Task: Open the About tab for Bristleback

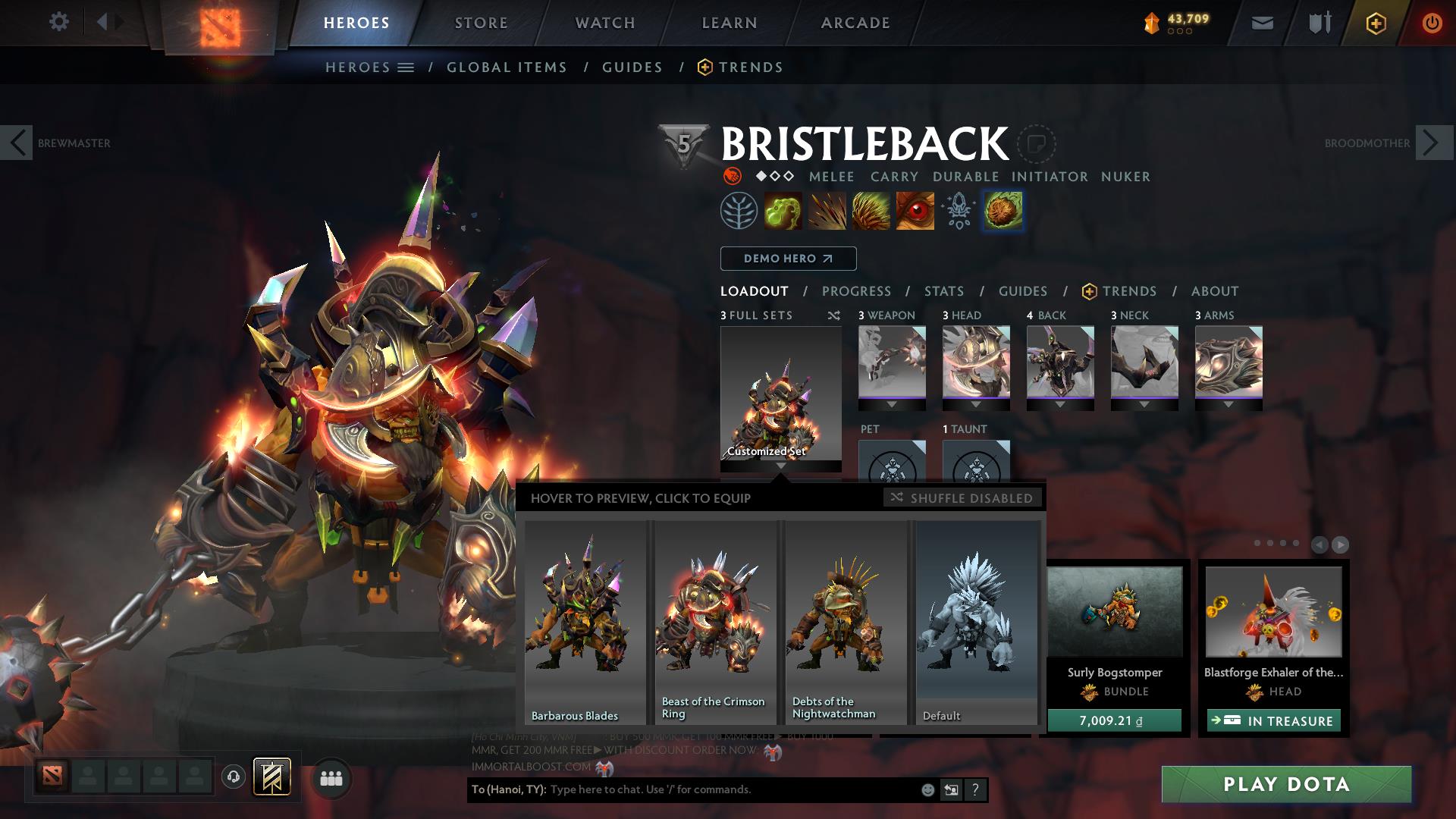Action: click(x=1215, y=291)
